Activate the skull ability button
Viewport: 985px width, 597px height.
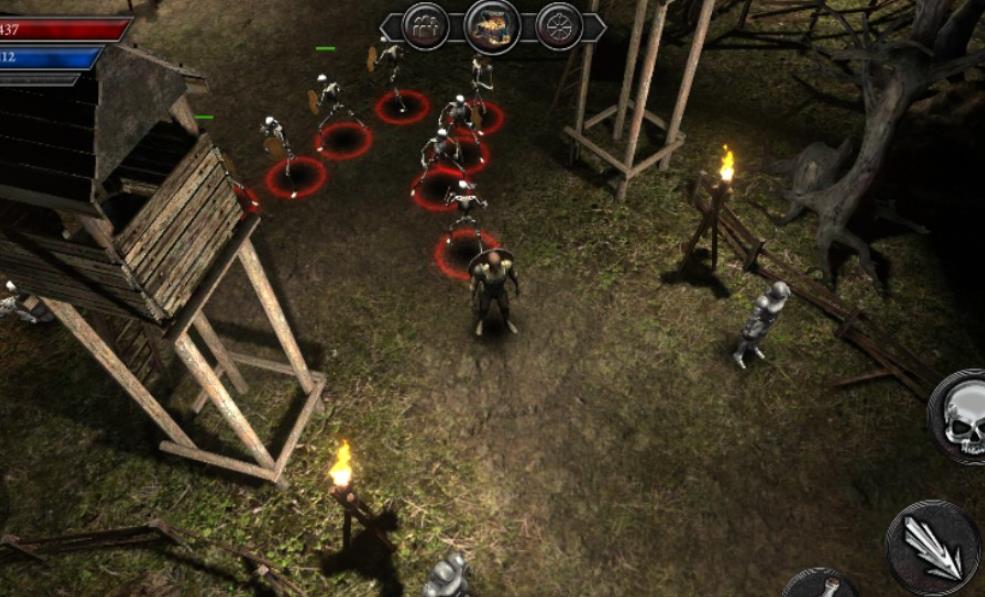[x=958, y=417]
